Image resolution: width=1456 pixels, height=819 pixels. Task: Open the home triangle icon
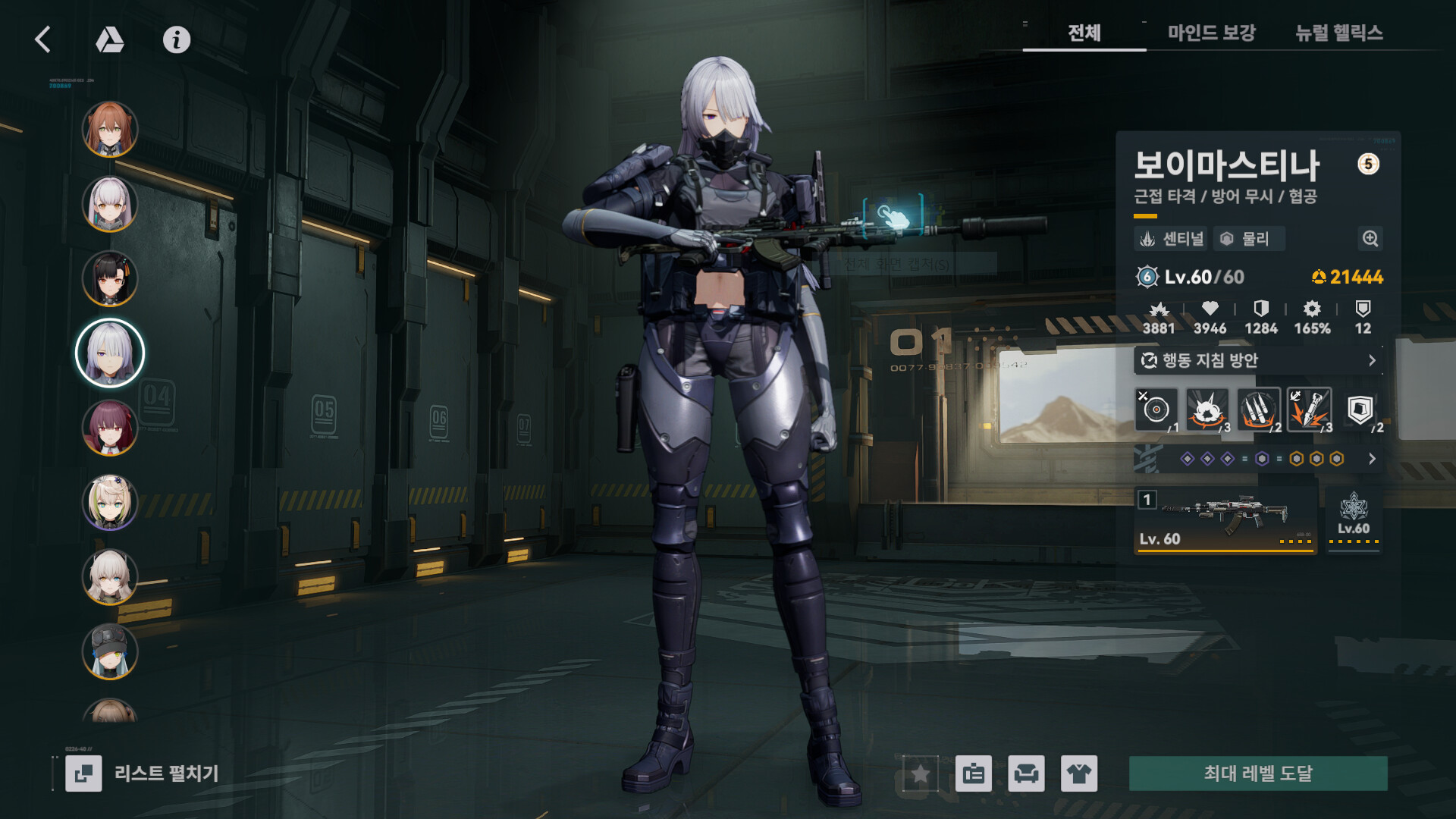(x=110, y=39)
